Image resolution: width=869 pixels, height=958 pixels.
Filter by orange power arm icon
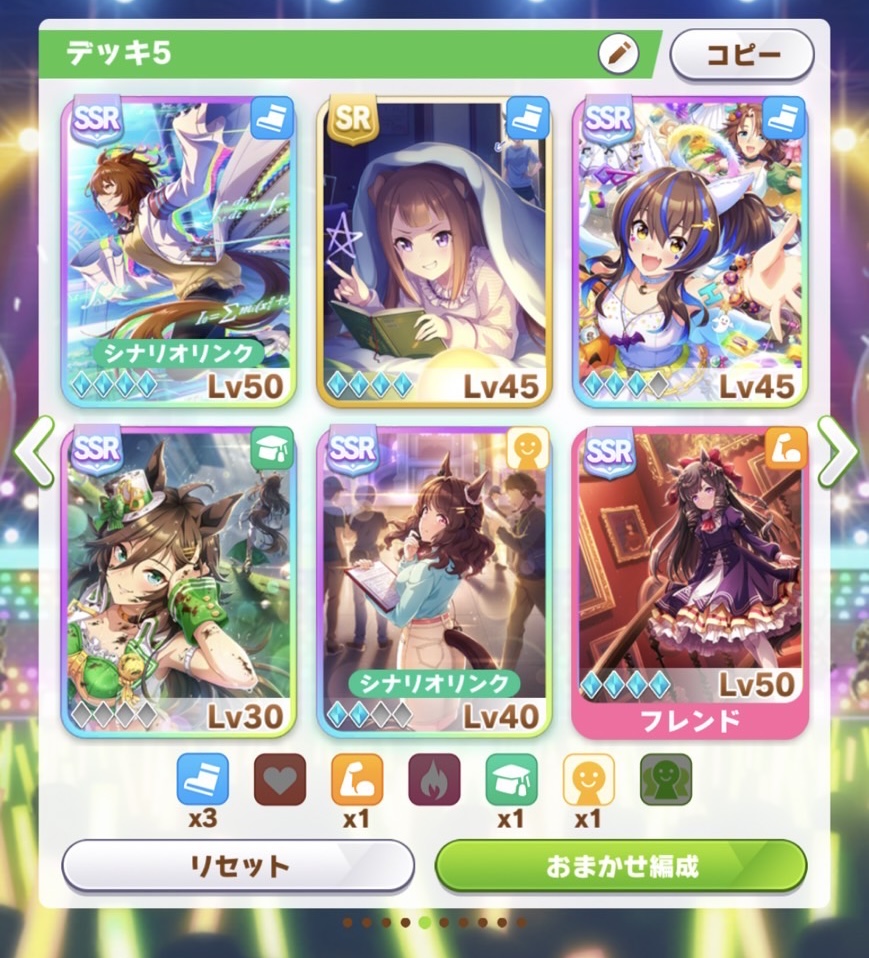[x=357, y=779]
